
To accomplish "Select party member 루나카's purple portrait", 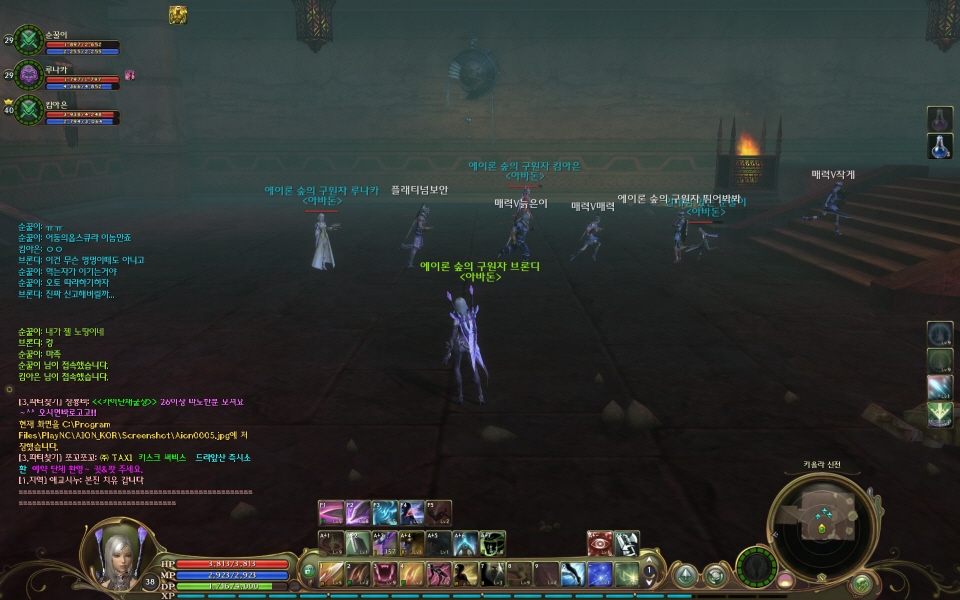I will point(29,73).
